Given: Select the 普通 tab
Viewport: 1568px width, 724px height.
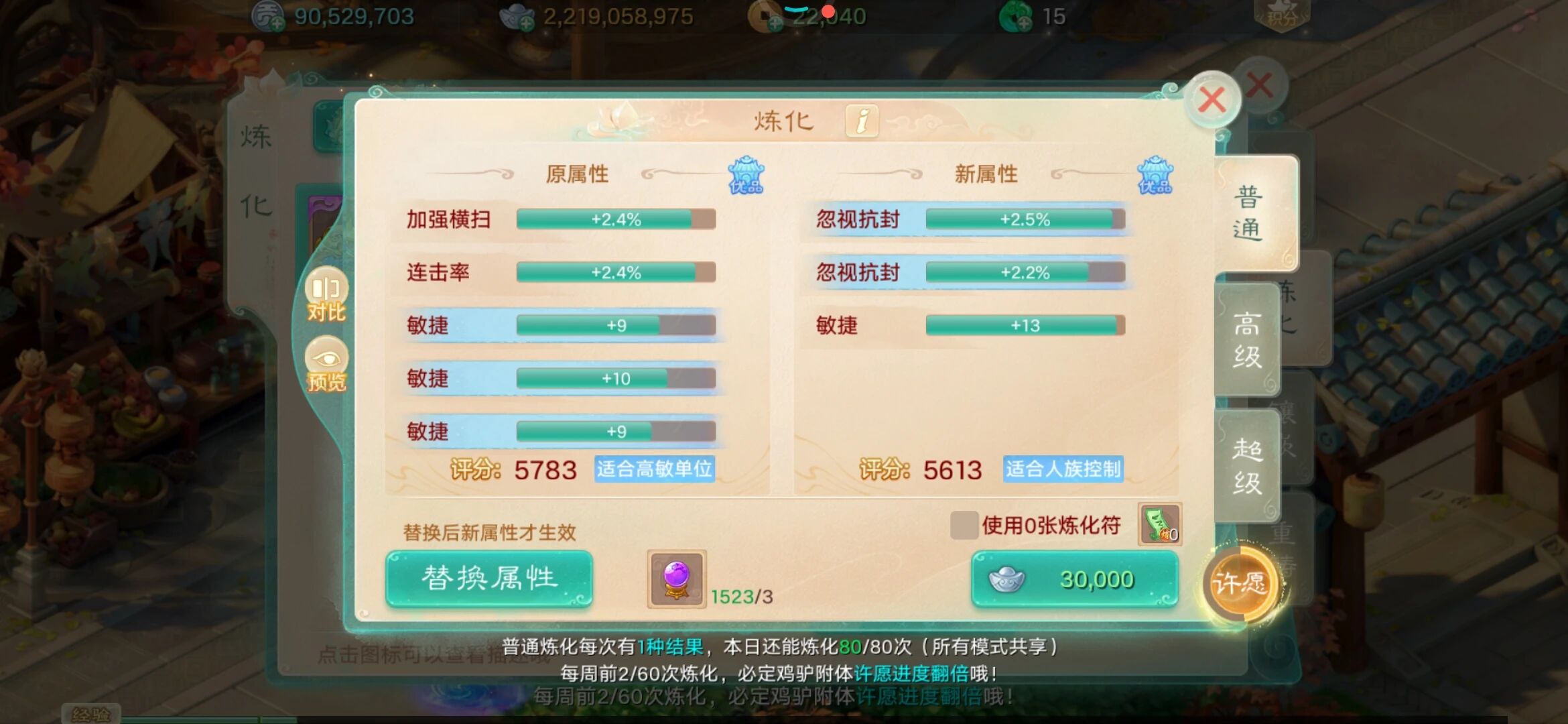Looking at the screenshot, I should point(1252,211).
